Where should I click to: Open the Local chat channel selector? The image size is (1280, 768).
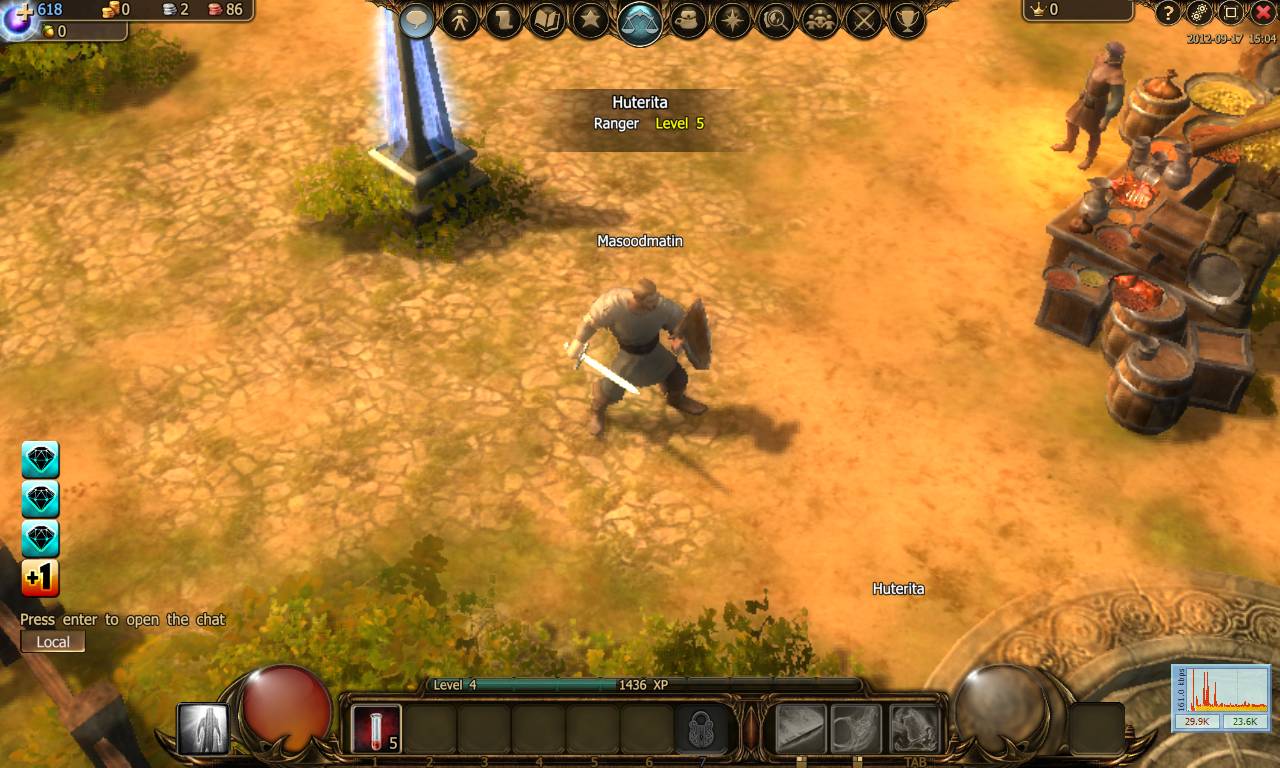52,641
